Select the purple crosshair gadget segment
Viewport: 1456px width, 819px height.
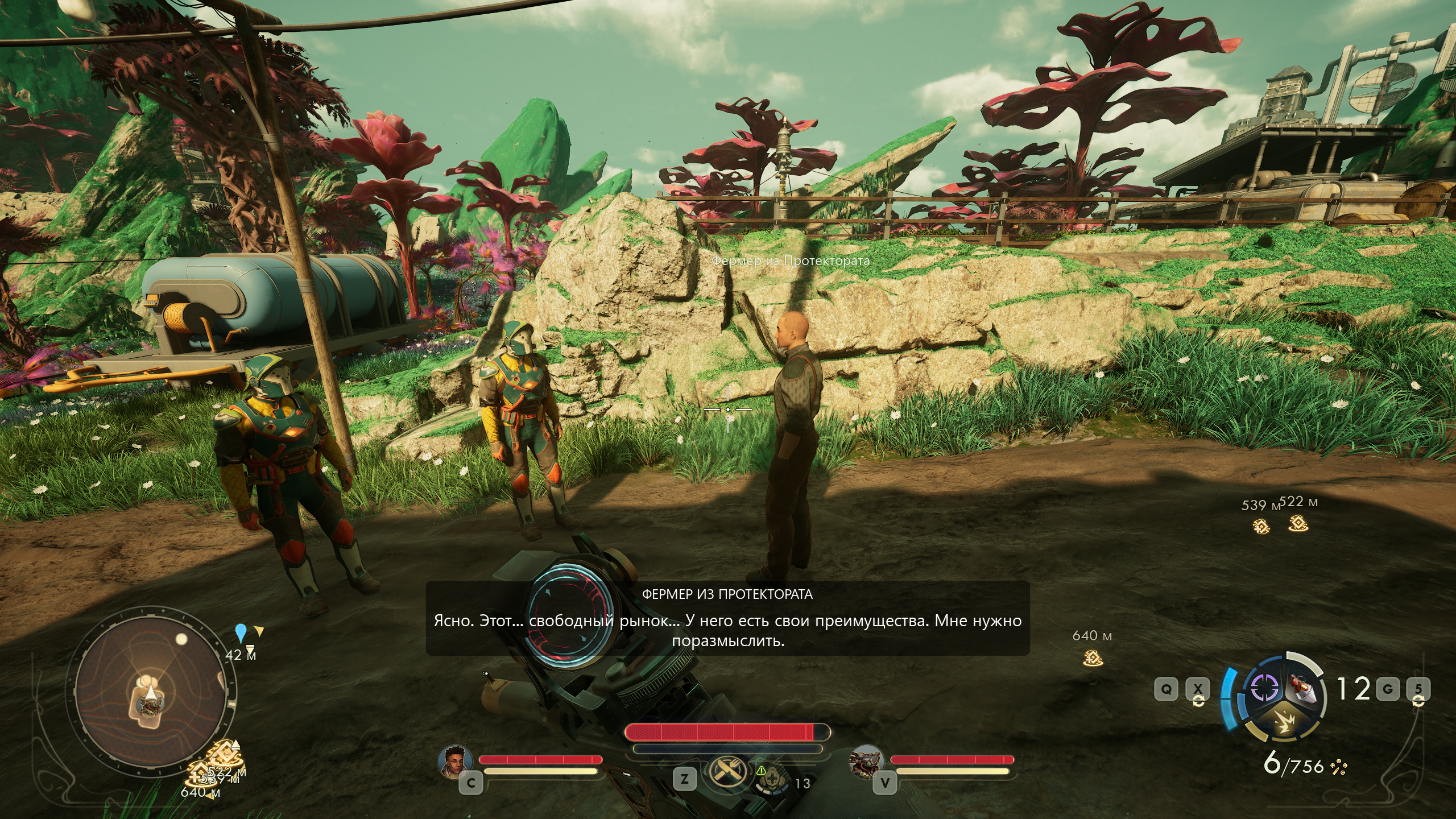pos(1263,689)
